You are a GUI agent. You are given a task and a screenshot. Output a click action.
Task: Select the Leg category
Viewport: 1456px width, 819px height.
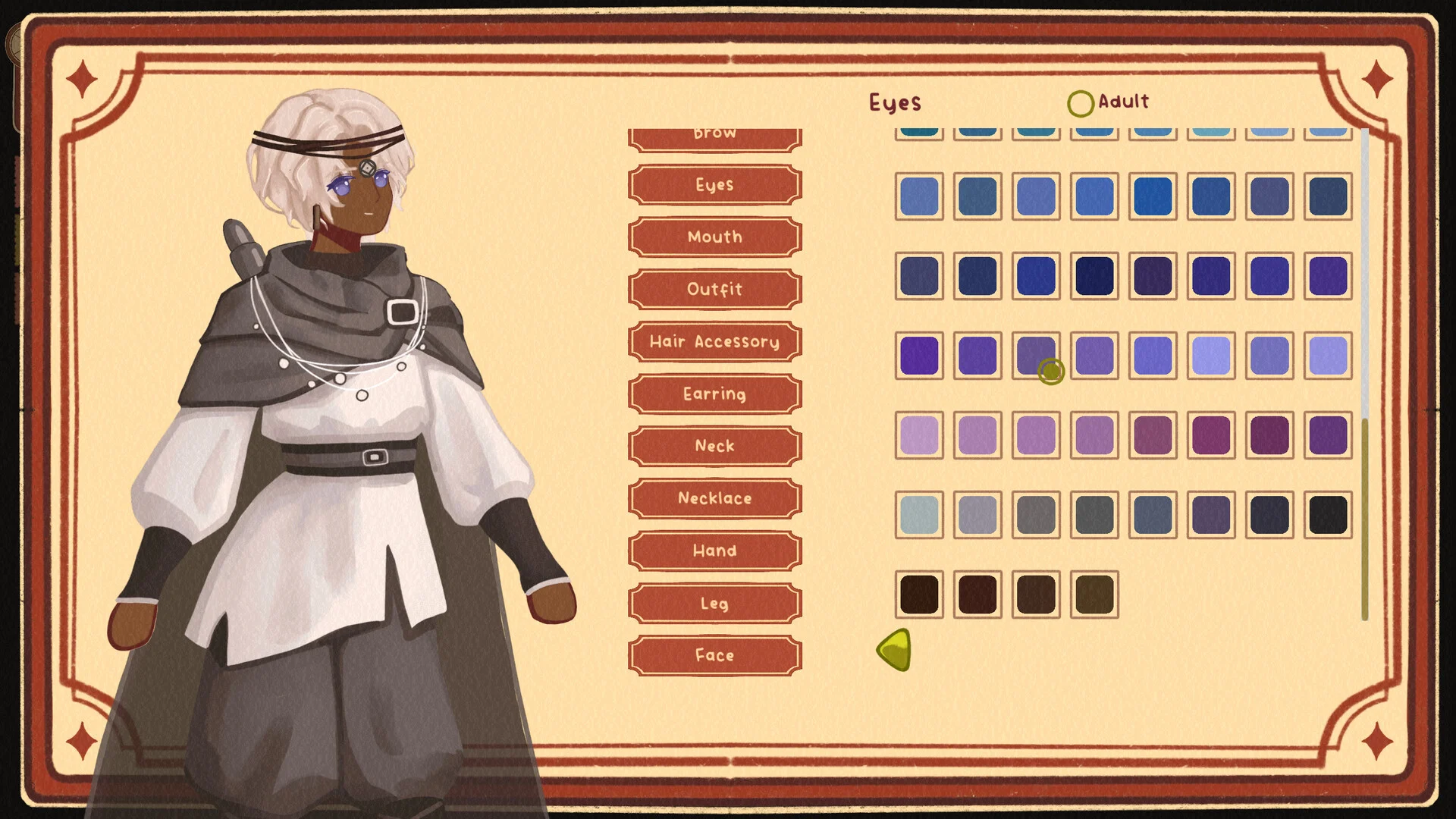(714, 604)
